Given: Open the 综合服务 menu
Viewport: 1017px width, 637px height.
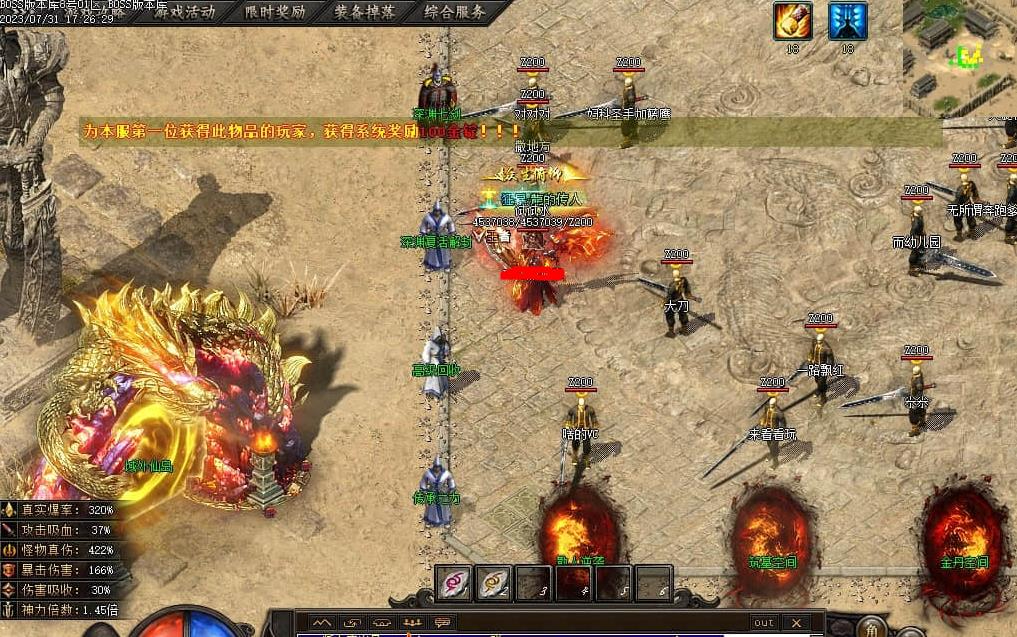Looking at the screenshot, I should (x=454, y=13).
